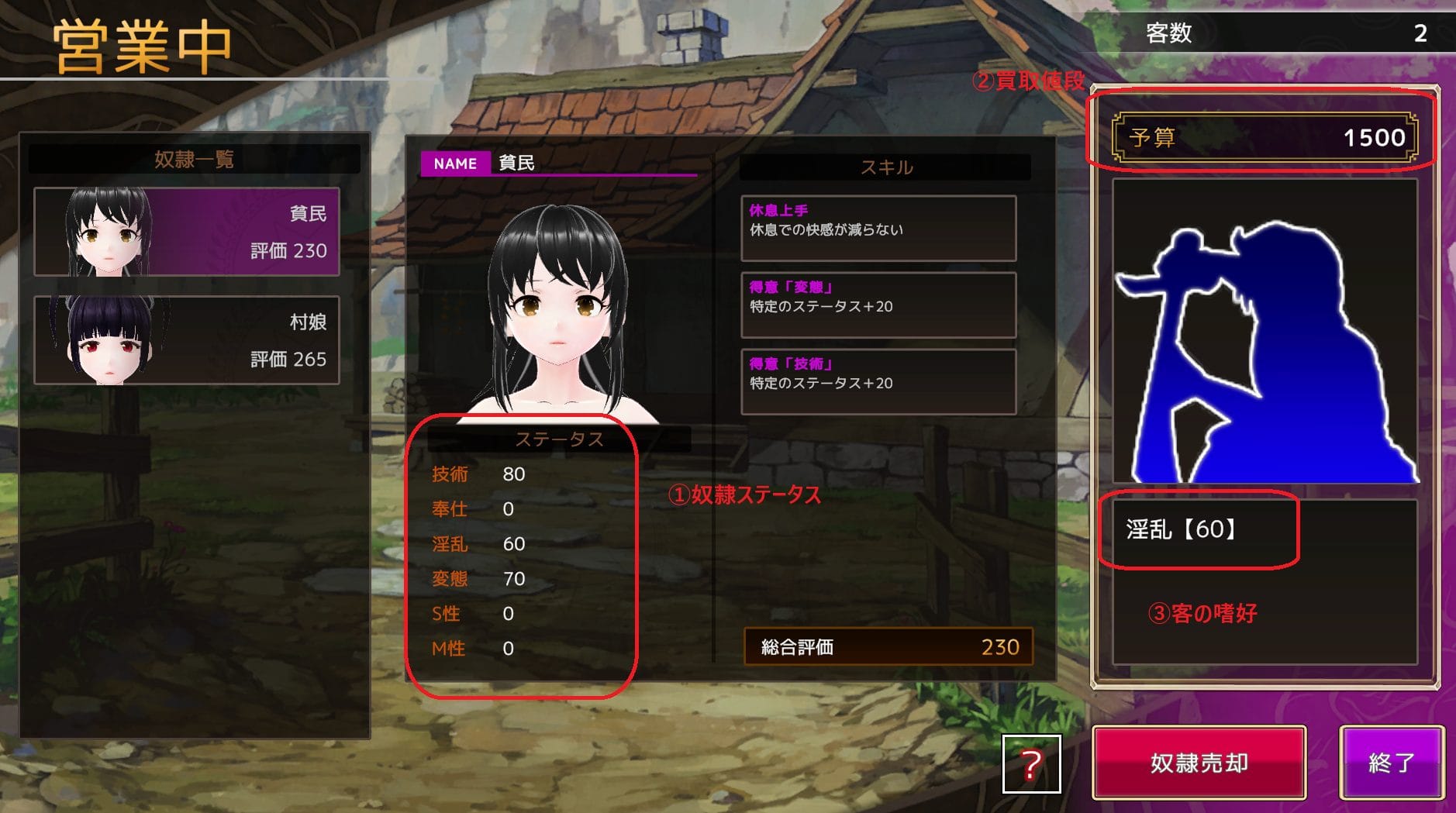This screenshot has width=1456, height=813.
Task: Select the 貧民 row rated 230
Action: (x=187, y=232)
